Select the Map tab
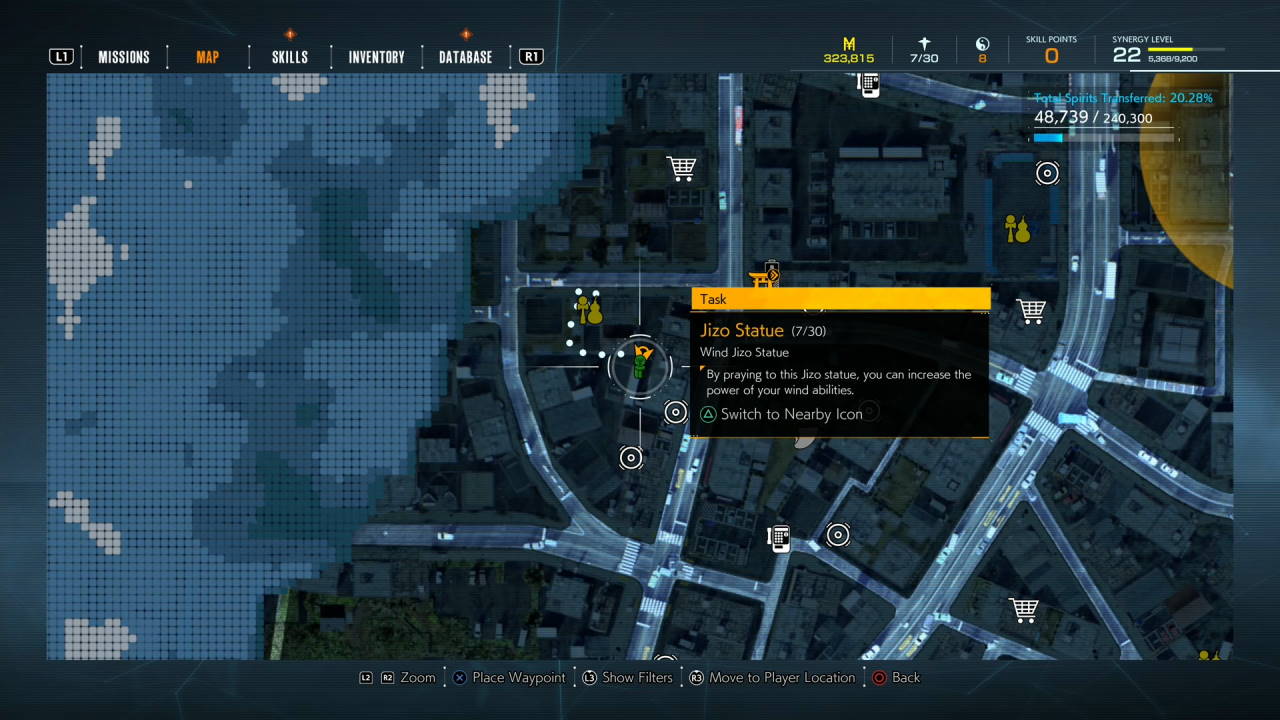This screenshot has width=1280, height=720. (207, 57)
